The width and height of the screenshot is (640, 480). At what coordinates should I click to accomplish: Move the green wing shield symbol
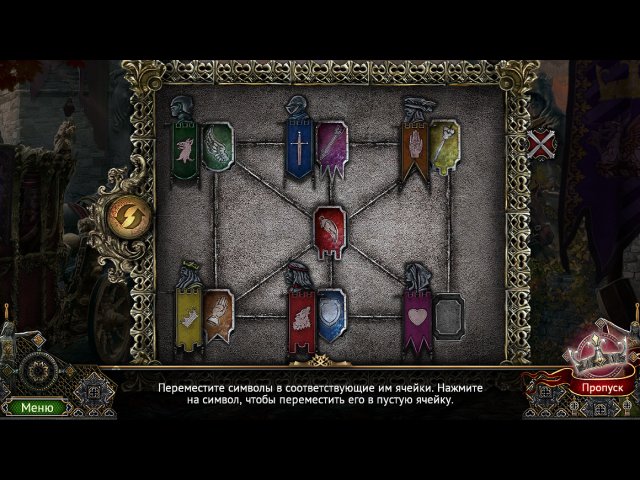point(217,146)
